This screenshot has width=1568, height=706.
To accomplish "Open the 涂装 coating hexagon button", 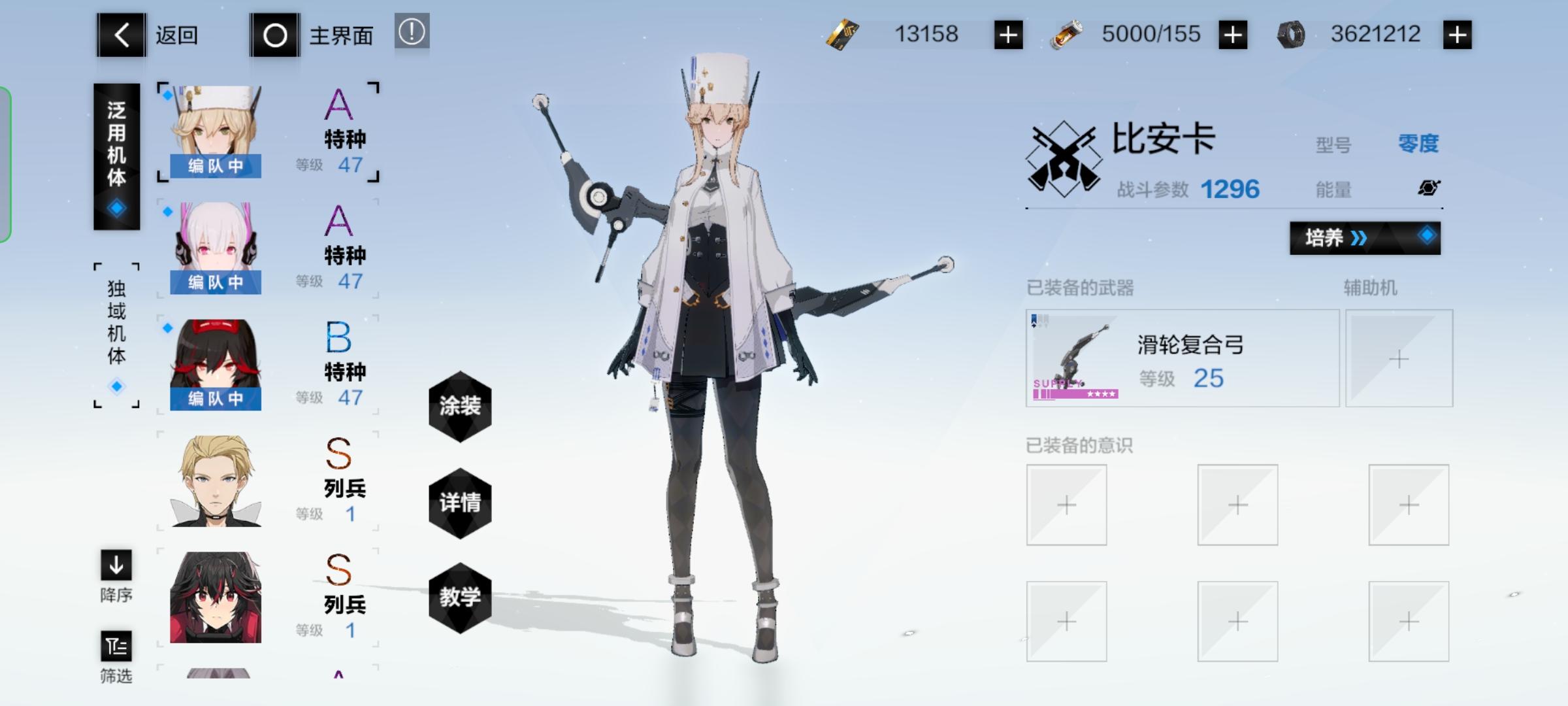I will click(x=461, y=407).
